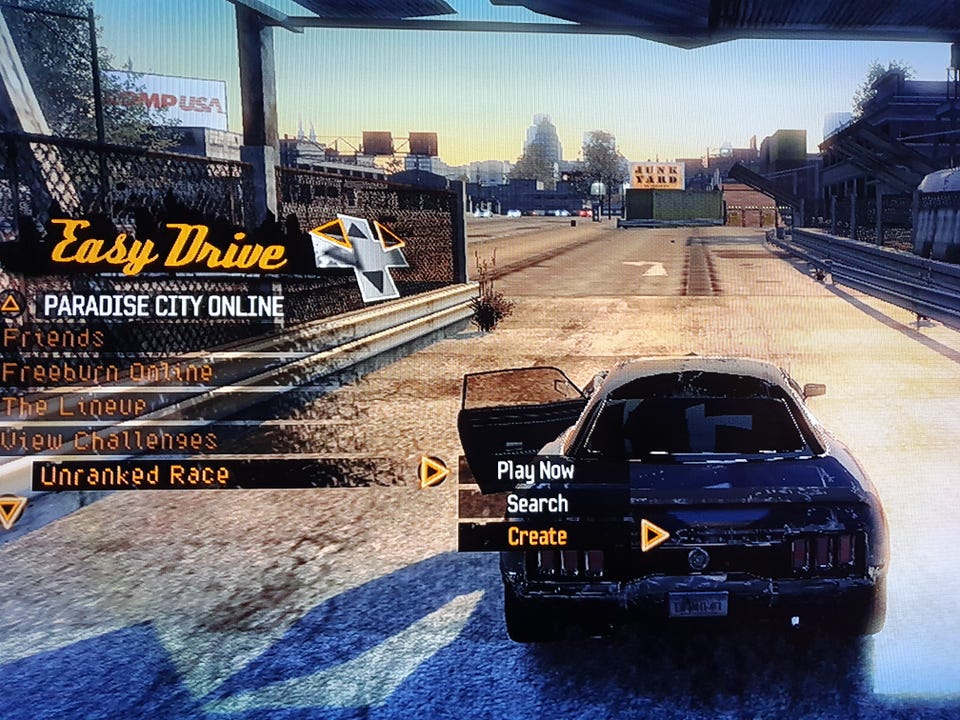Choose View Challenges
The width and height of the screenshot is (960, 720).
point(109,440)
